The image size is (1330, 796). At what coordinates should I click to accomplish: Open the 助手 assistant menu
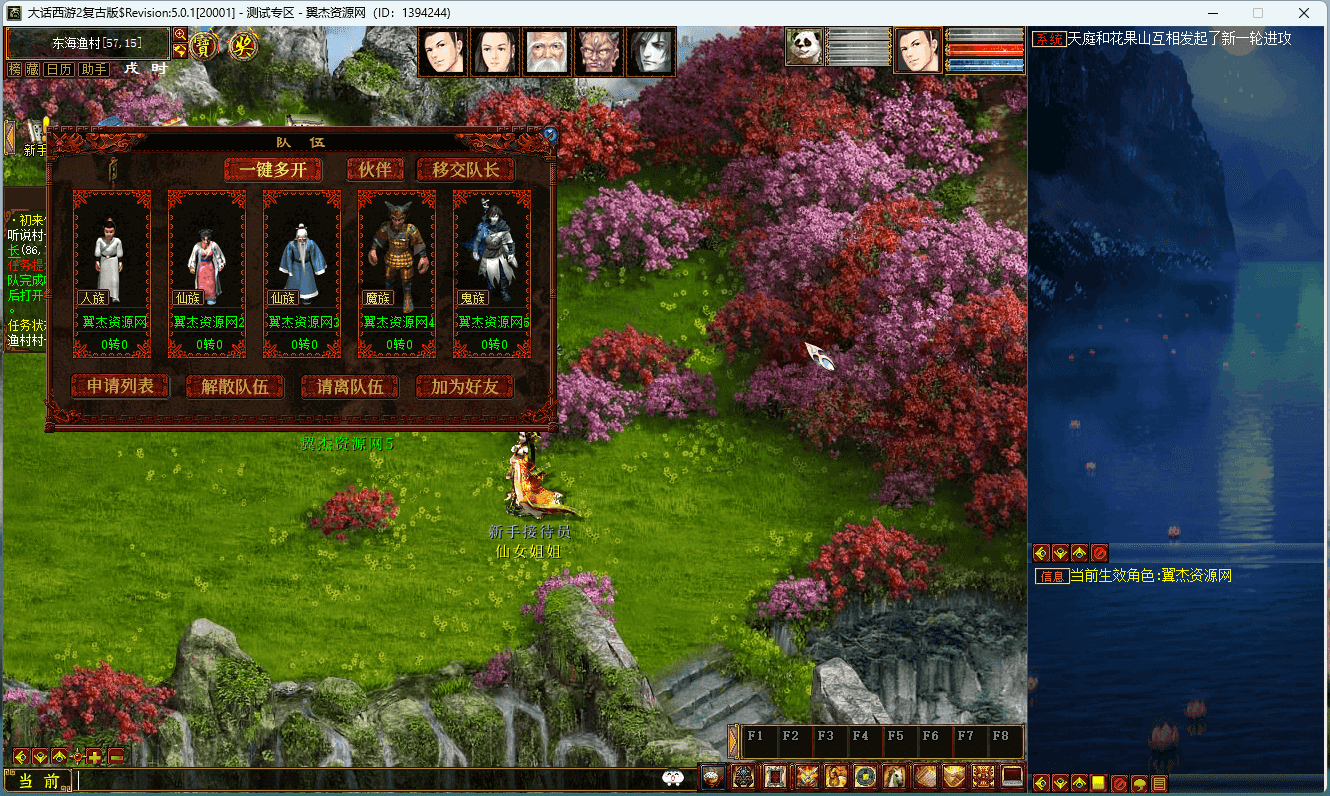point(94,69)
